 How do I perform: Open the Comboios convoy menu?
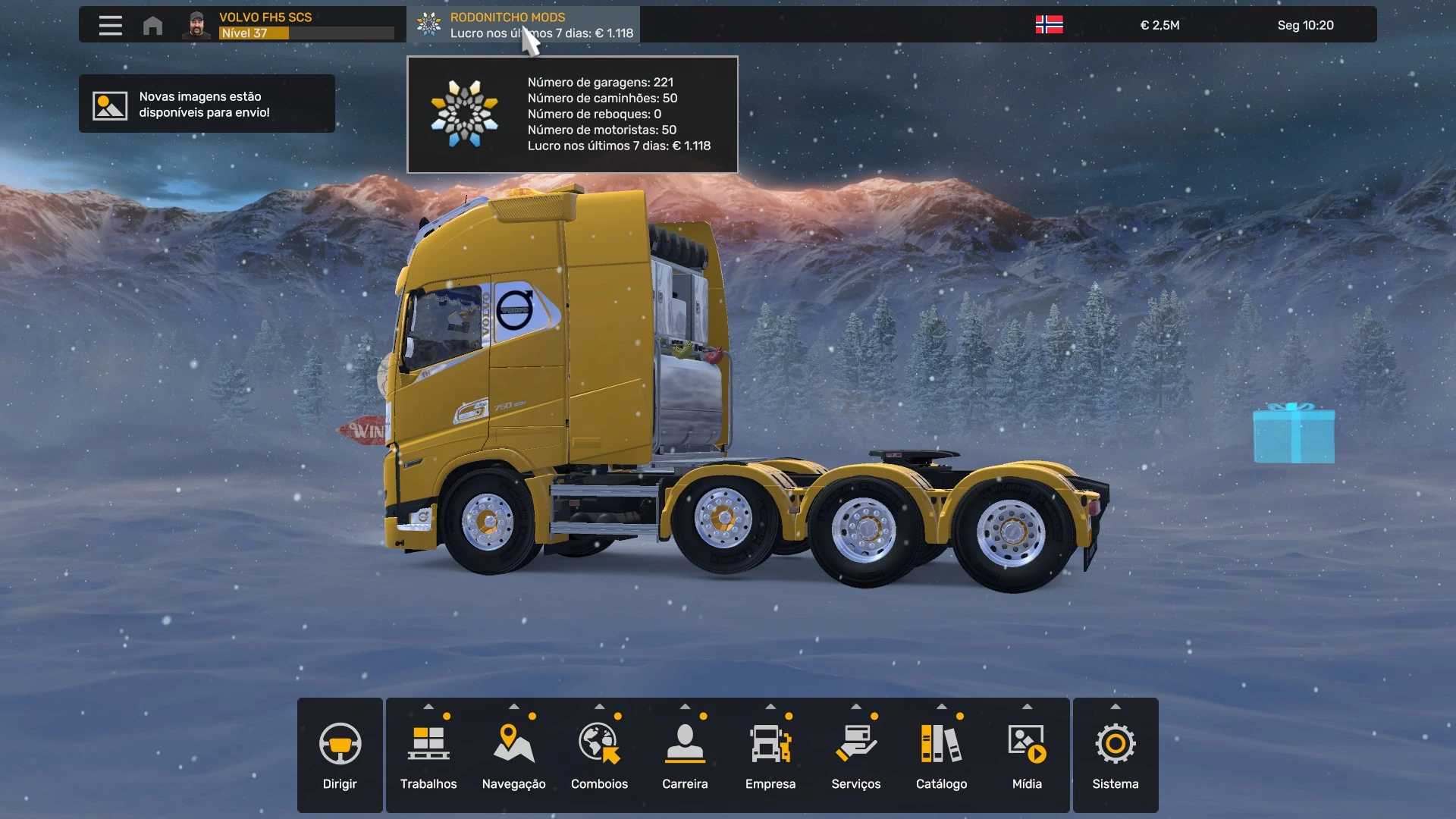pos(599,755)
